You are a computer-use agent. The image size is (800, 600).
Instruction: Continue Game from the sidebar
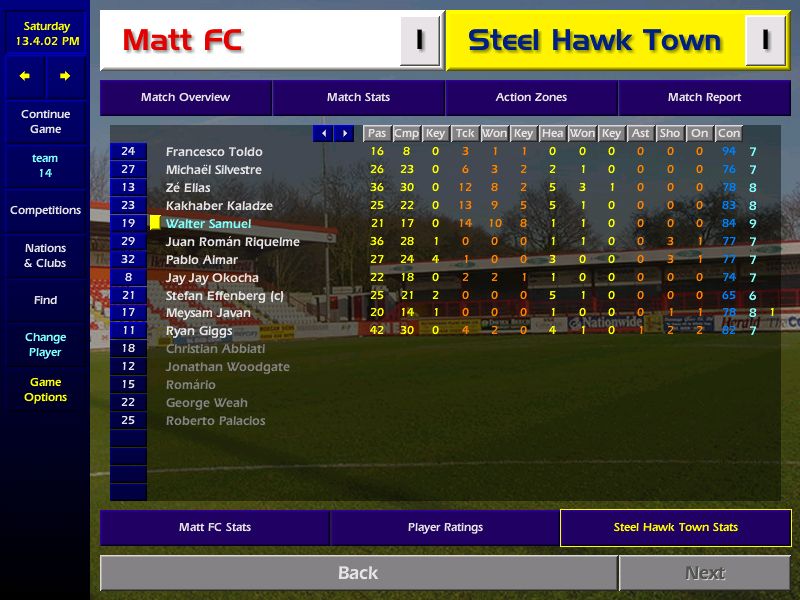pyautogui.click(x=45, y=121)
